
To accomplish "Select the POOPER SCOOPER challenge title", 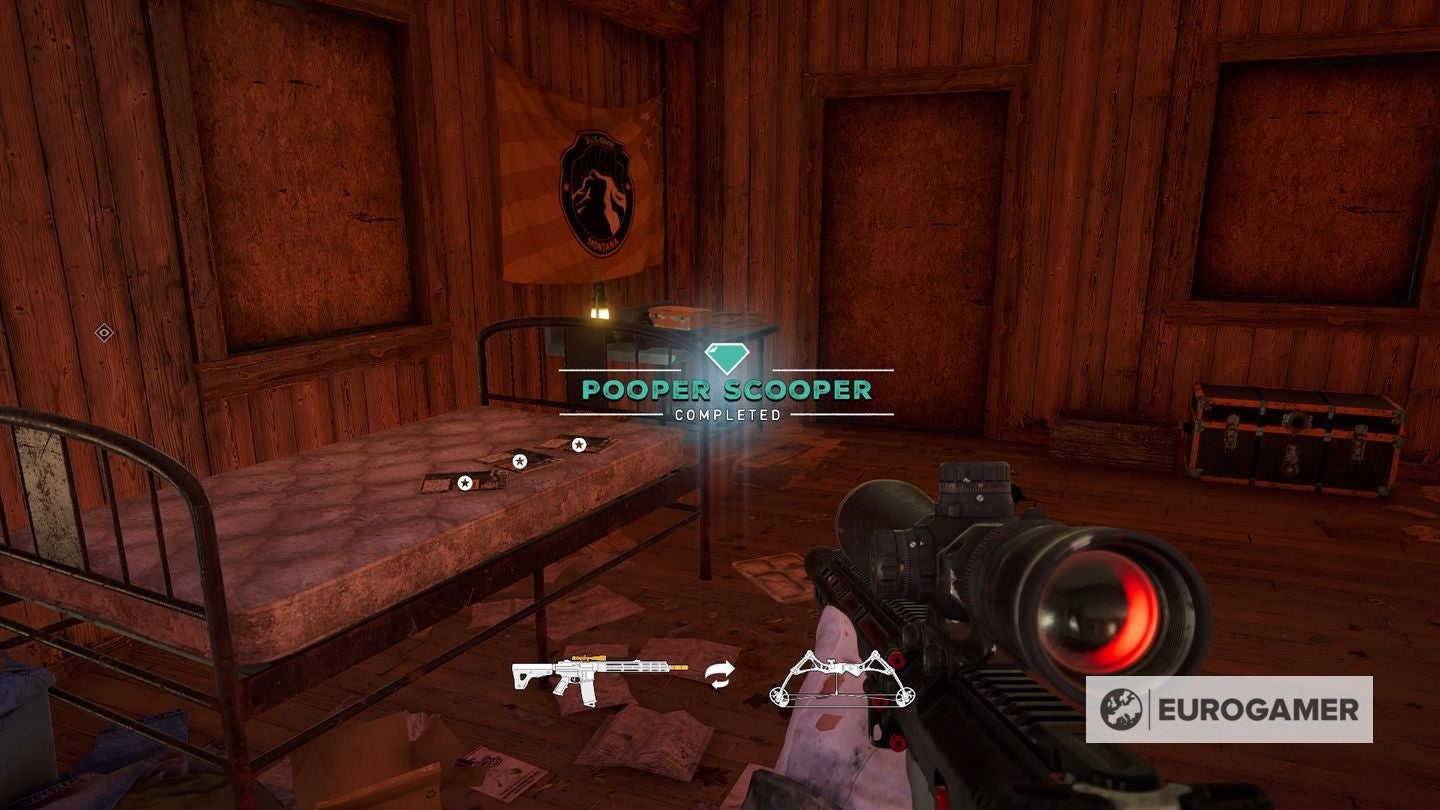I will (x=726, y=390).
